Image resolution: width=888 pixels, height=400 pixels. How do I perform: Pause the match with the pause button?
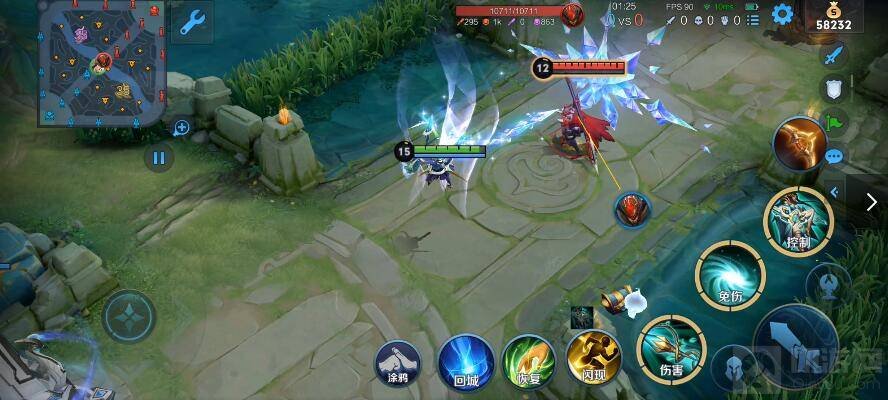158,157
